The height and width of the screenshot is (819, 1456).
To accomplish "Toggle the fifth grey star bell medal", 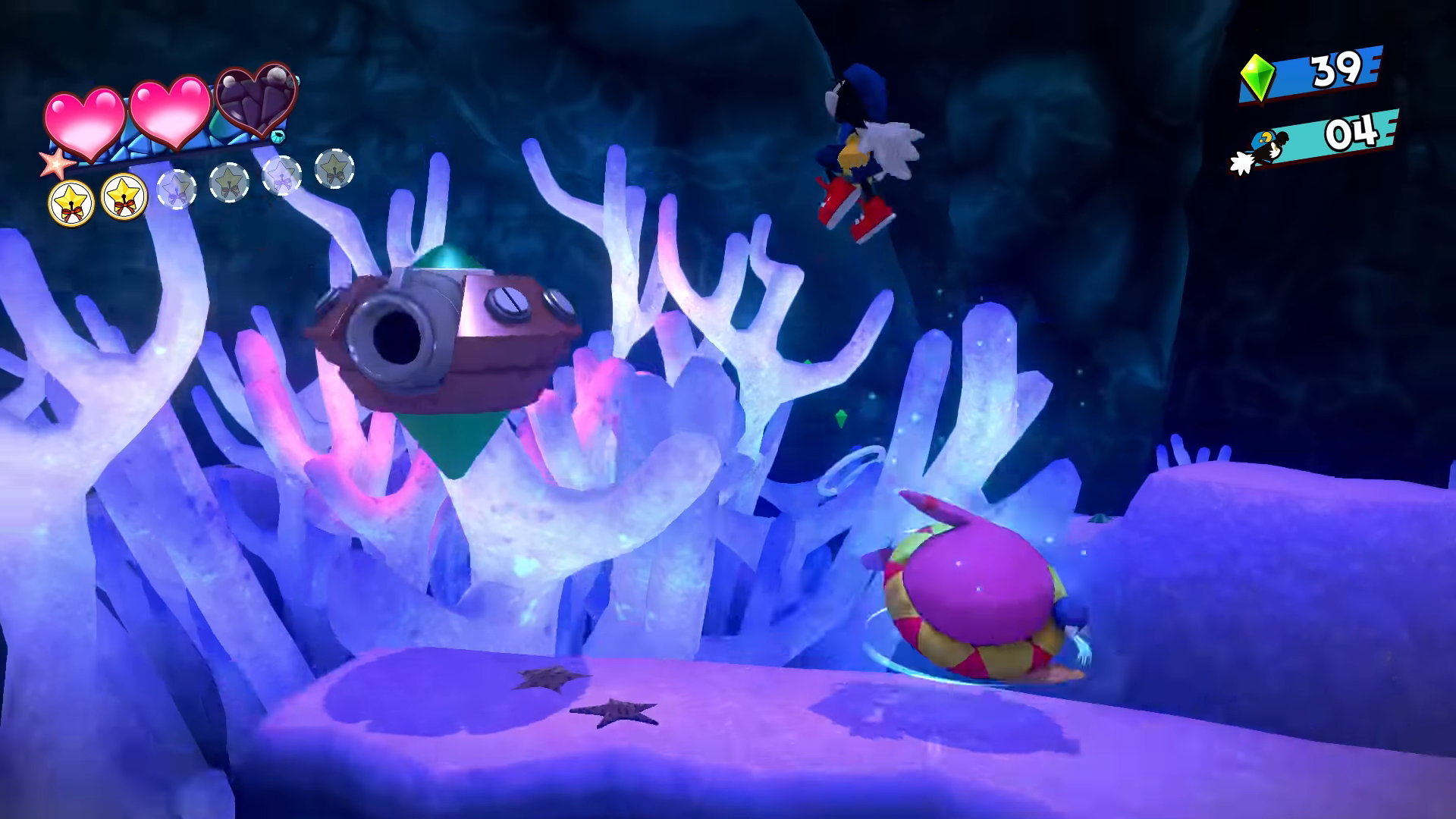I will tap(281, 174).
